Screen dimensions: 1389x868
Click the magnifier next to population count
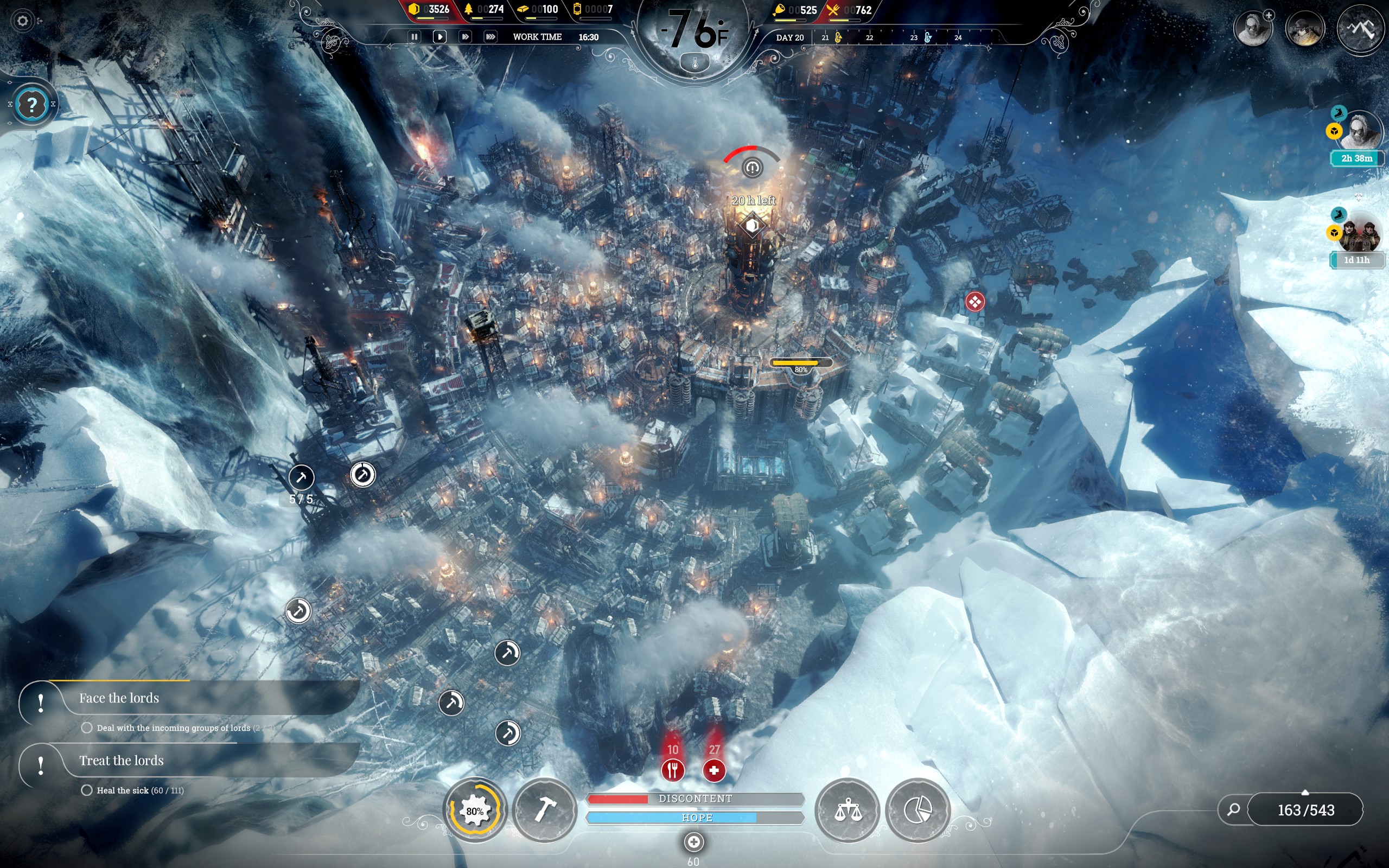1233,809
